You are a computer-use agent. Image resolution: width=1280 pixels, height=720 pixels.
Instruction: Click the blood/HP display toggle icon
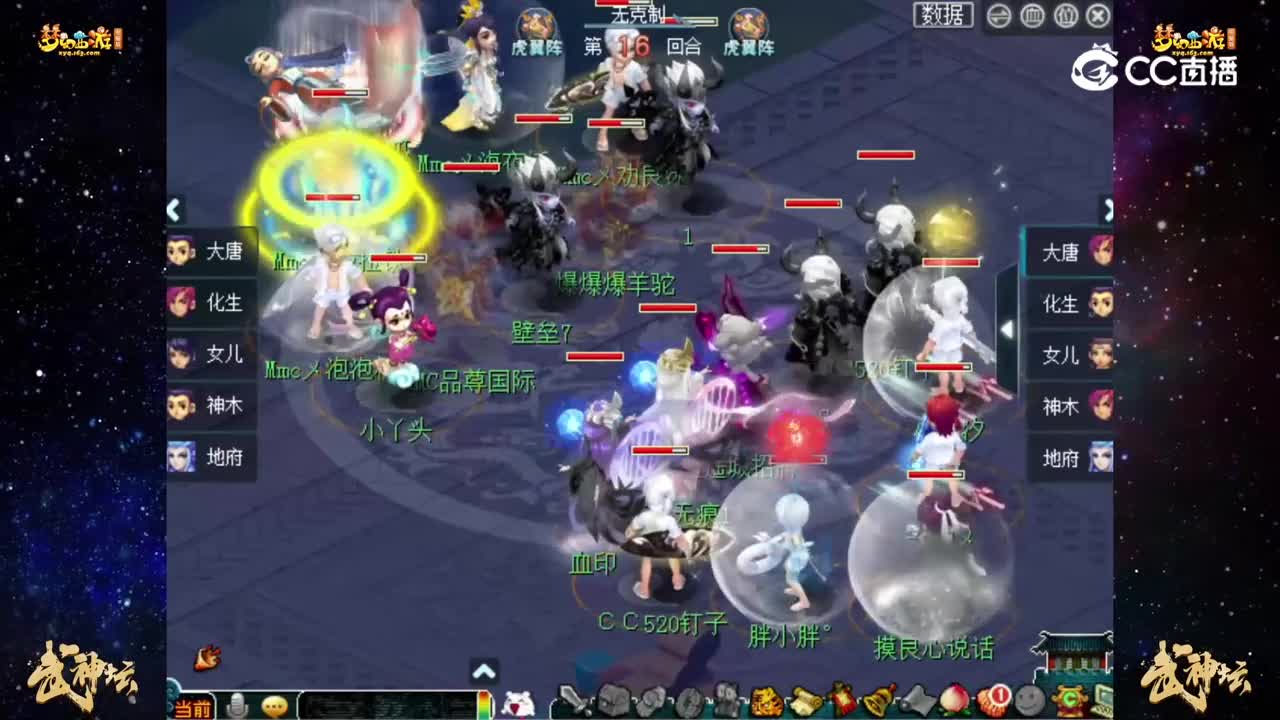[x=1033, y=17]
